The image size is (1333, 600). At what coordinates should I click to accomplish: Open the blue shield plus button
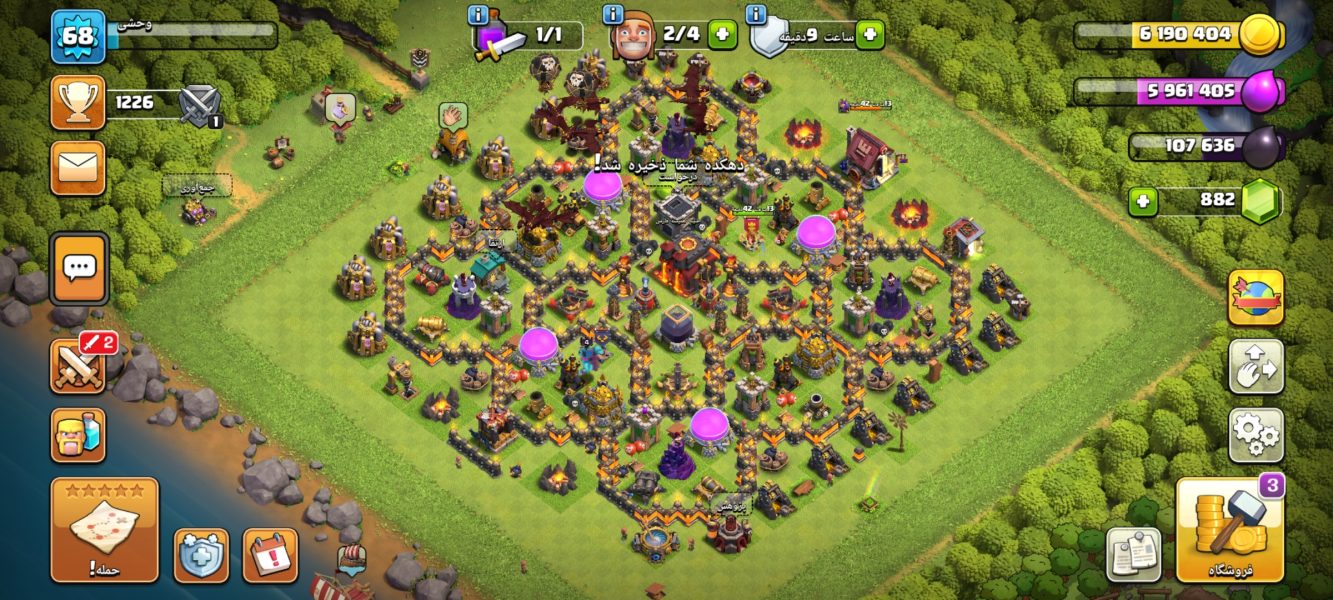201,555
